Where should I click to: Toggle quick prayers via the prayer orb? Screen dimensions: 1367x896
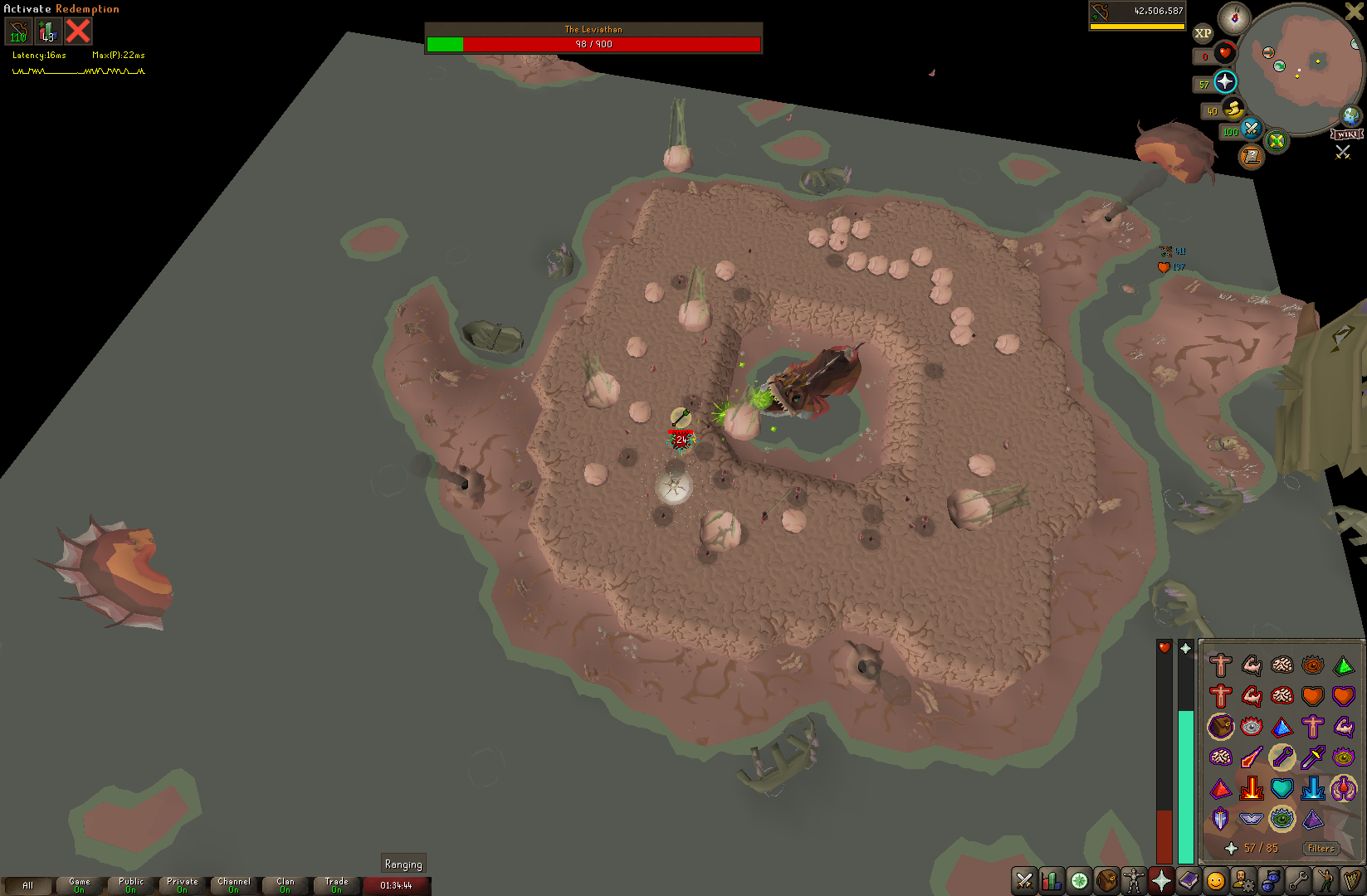point(1225,81)
